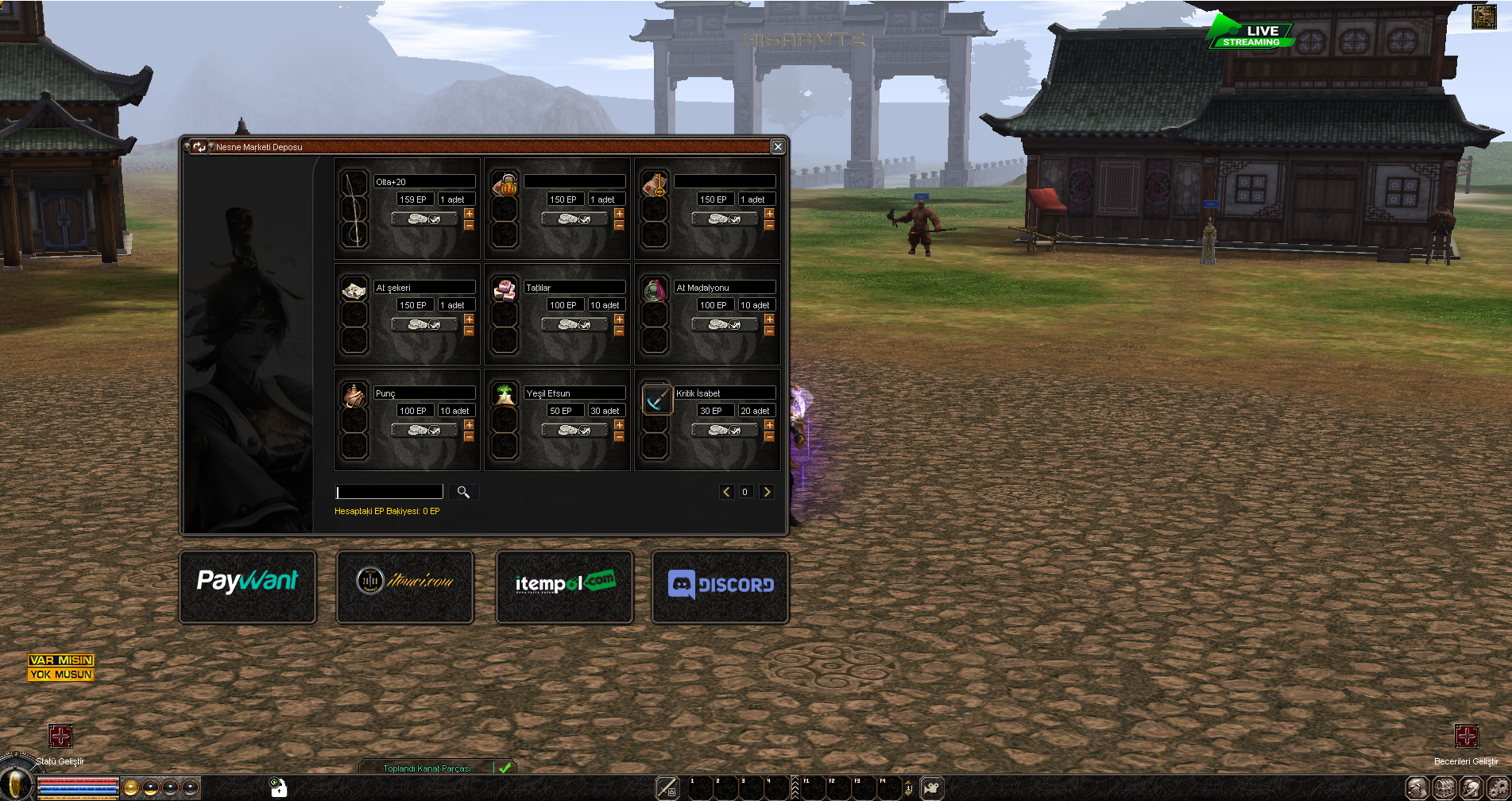Close the Nesne Marketi Deposu window
The image size is (1512, 801).
coord(778,146)
